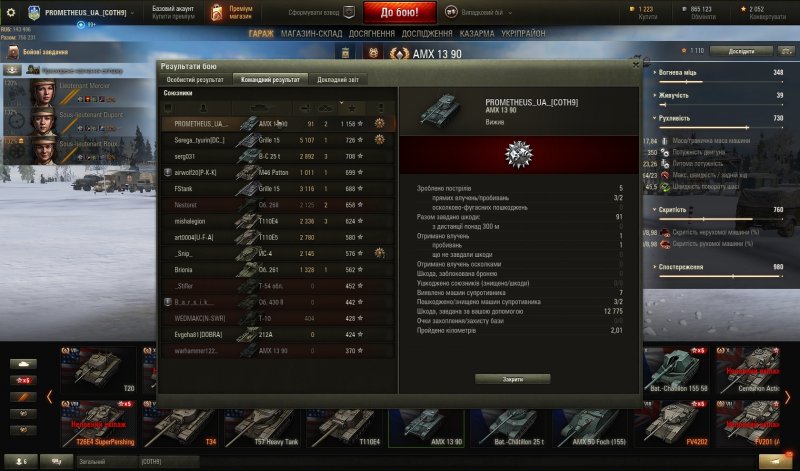This screenshot has height=471, width=800.
Task: Go to the Досягнення section
Action: [372, 33]
